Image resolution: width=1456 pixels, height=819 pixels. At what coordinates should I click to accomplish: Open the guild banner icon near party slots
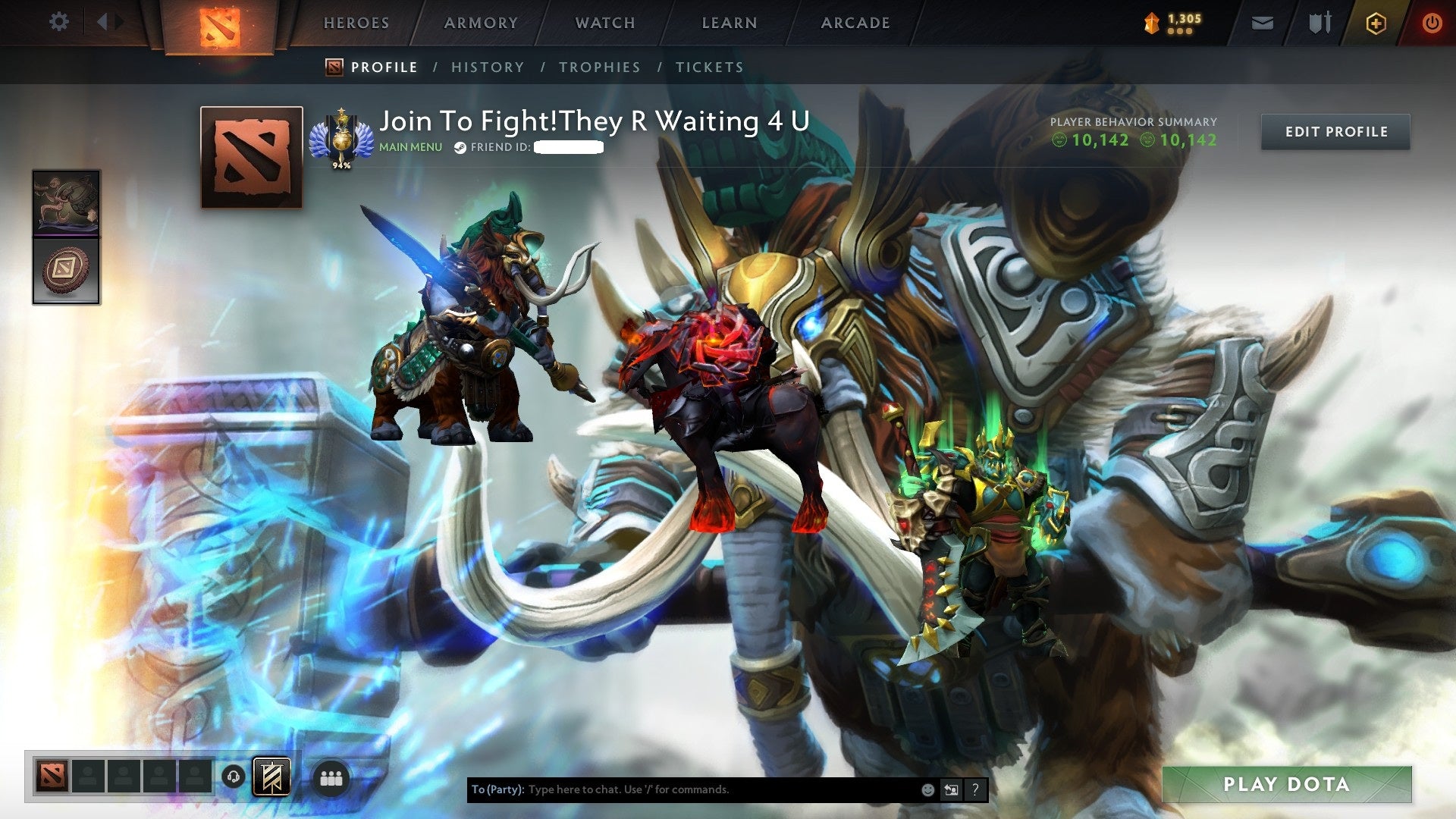273,777
